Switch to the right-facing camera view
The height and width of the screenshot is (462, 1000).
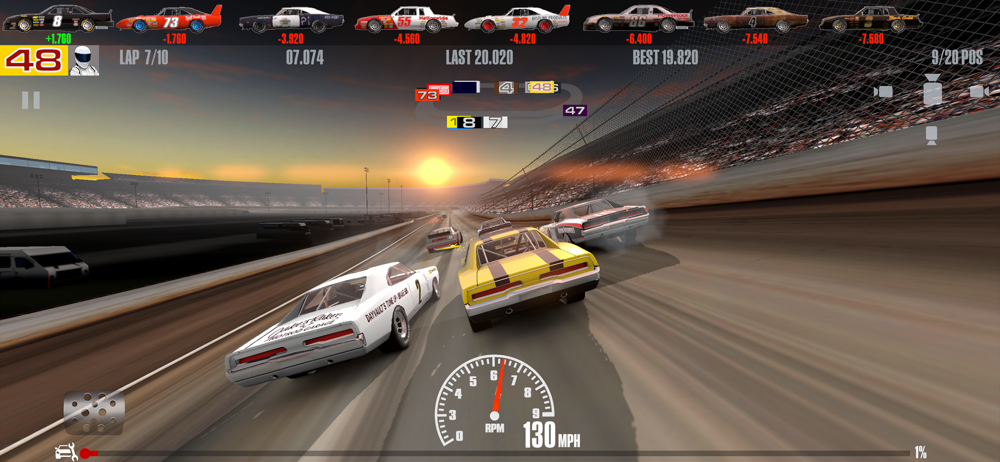(978, 92)
